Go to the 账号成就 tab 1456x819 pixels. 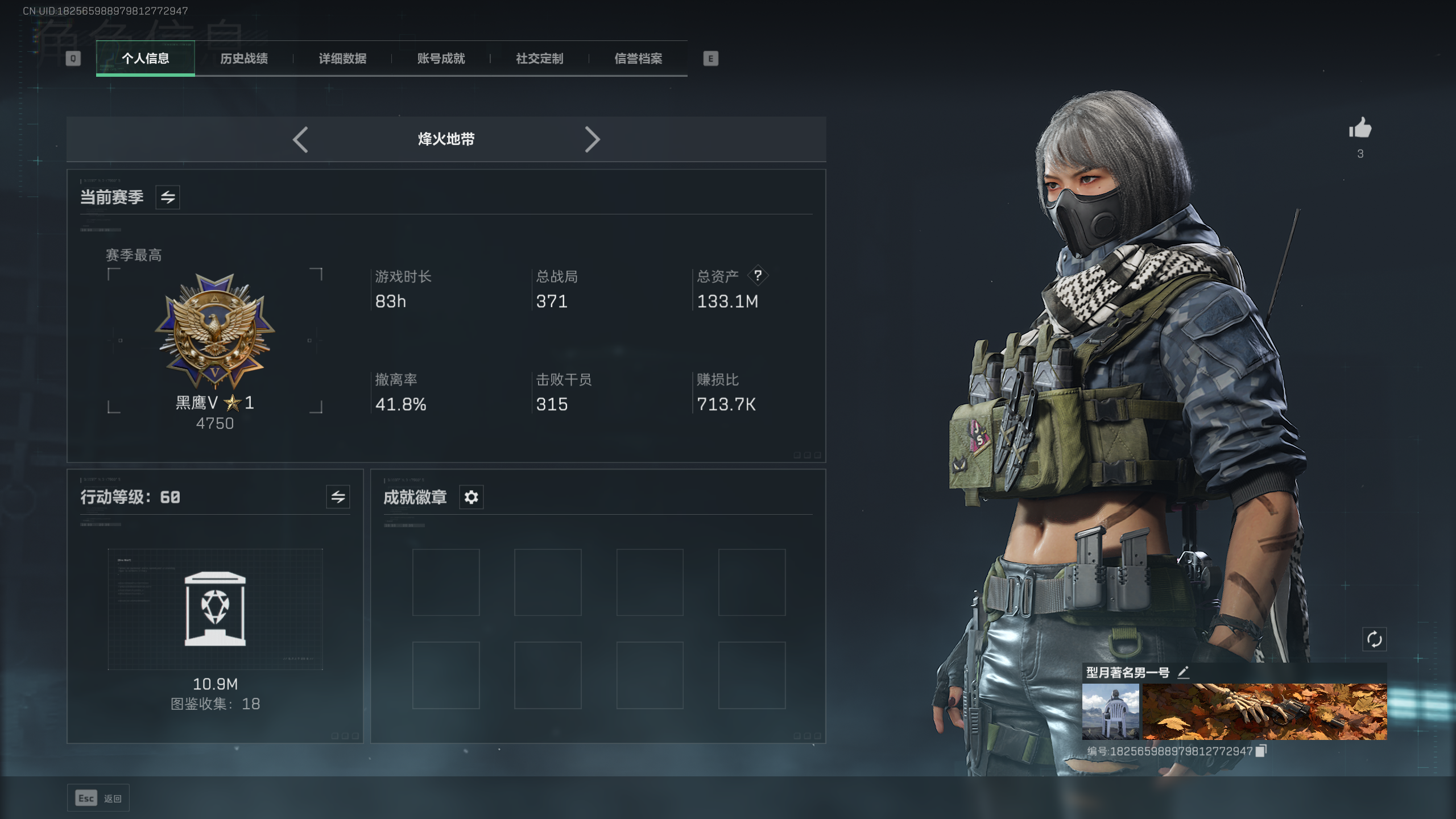coord(441,59)
